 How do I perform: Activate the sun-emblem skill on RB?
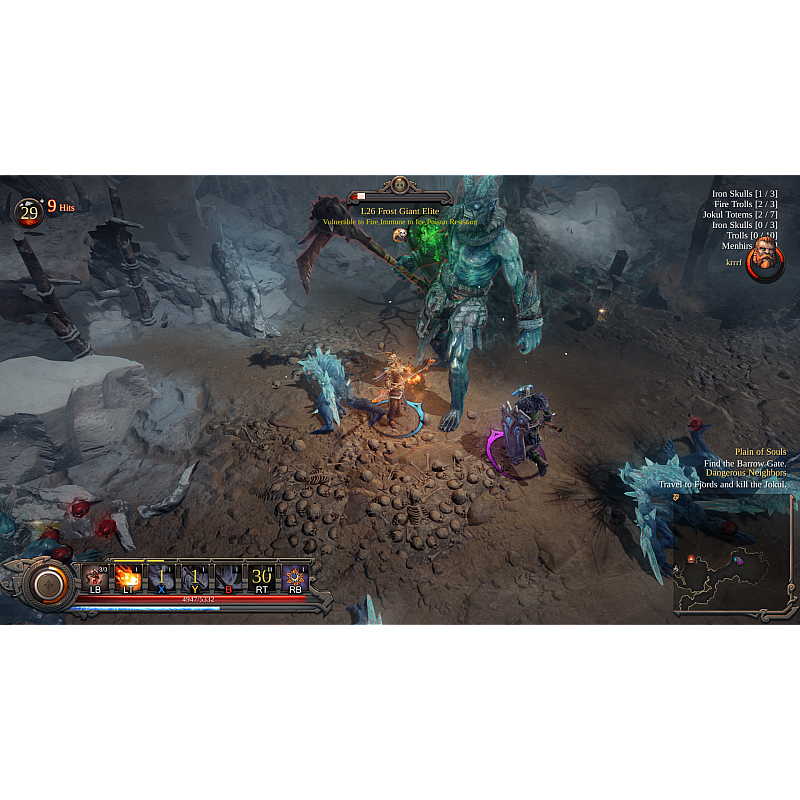coord(295,577)
